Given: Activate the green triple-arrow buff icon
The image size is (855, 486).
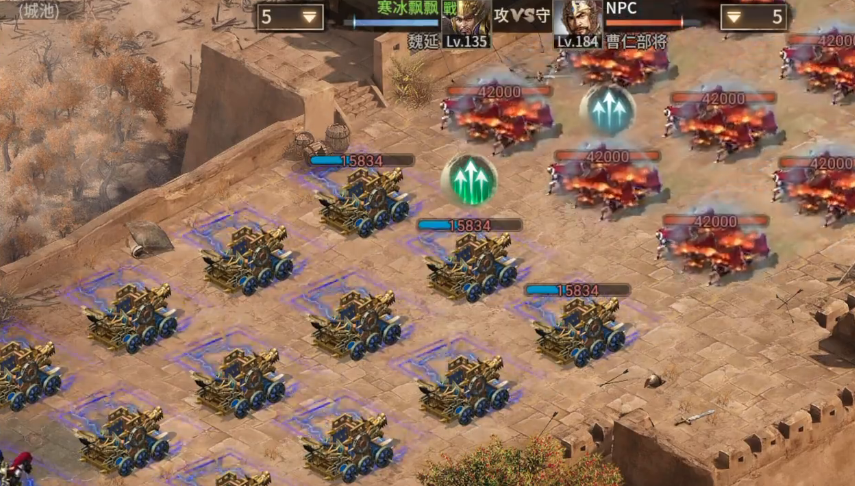Looking at the screenshot, I should point(469,180).
